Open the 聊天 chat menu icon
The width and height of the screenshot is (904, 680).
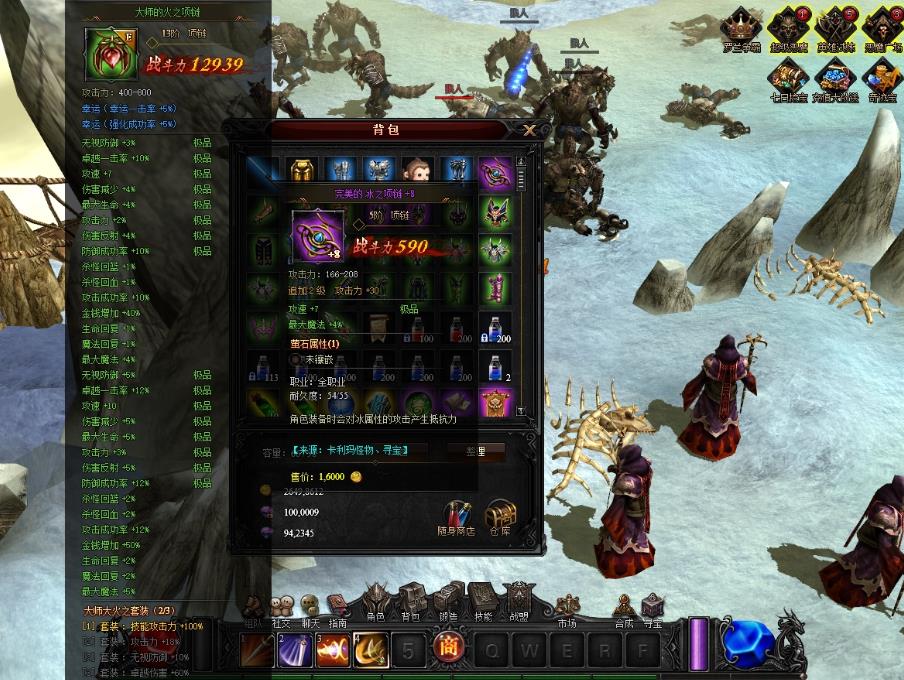(x=311, y=607)
